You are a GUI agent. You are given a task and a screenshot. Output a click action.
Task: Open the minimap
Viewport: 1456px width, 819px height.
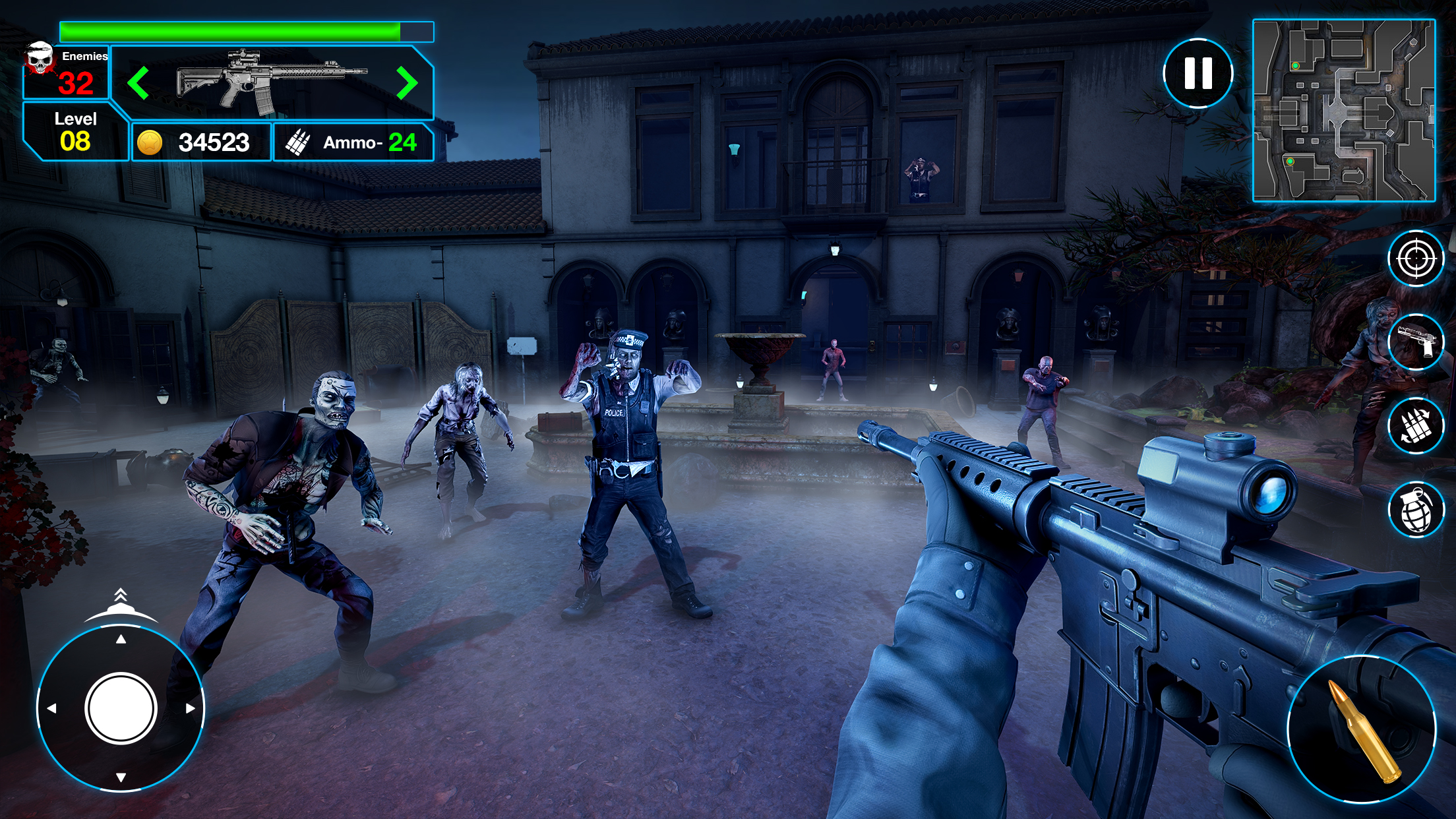point(1344,110)
